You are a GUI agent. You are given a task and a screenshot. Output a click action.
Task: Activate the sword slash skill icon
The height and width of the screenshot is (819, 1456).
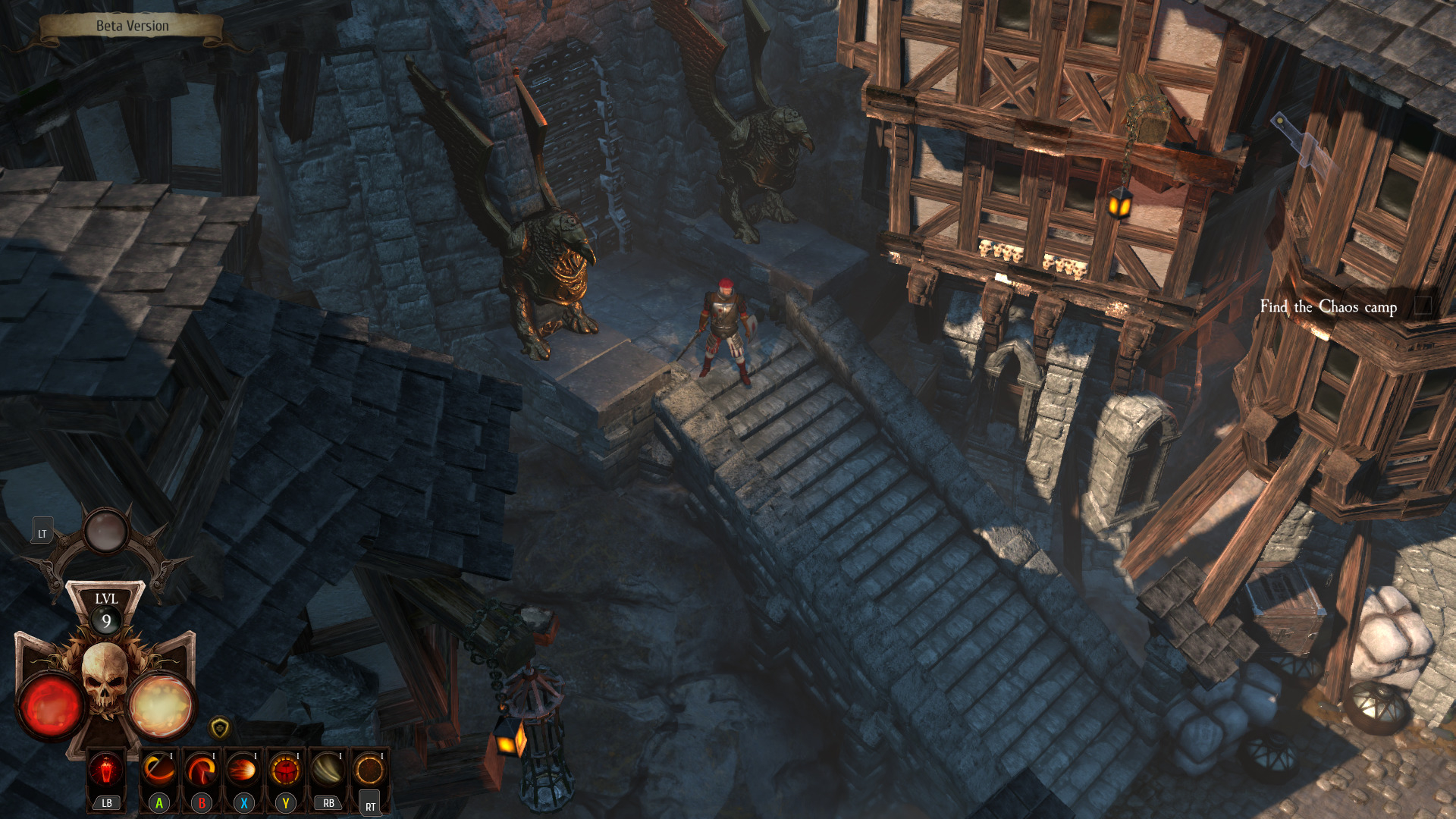coord(159,770)
